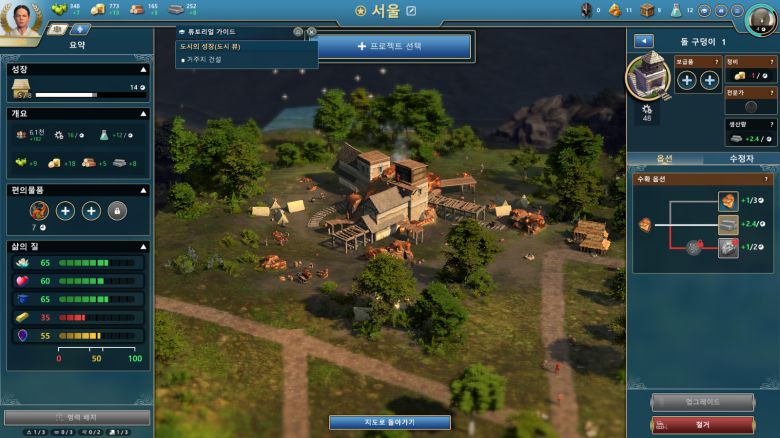Demolish the building with 철거

click(x=702, y=425)
